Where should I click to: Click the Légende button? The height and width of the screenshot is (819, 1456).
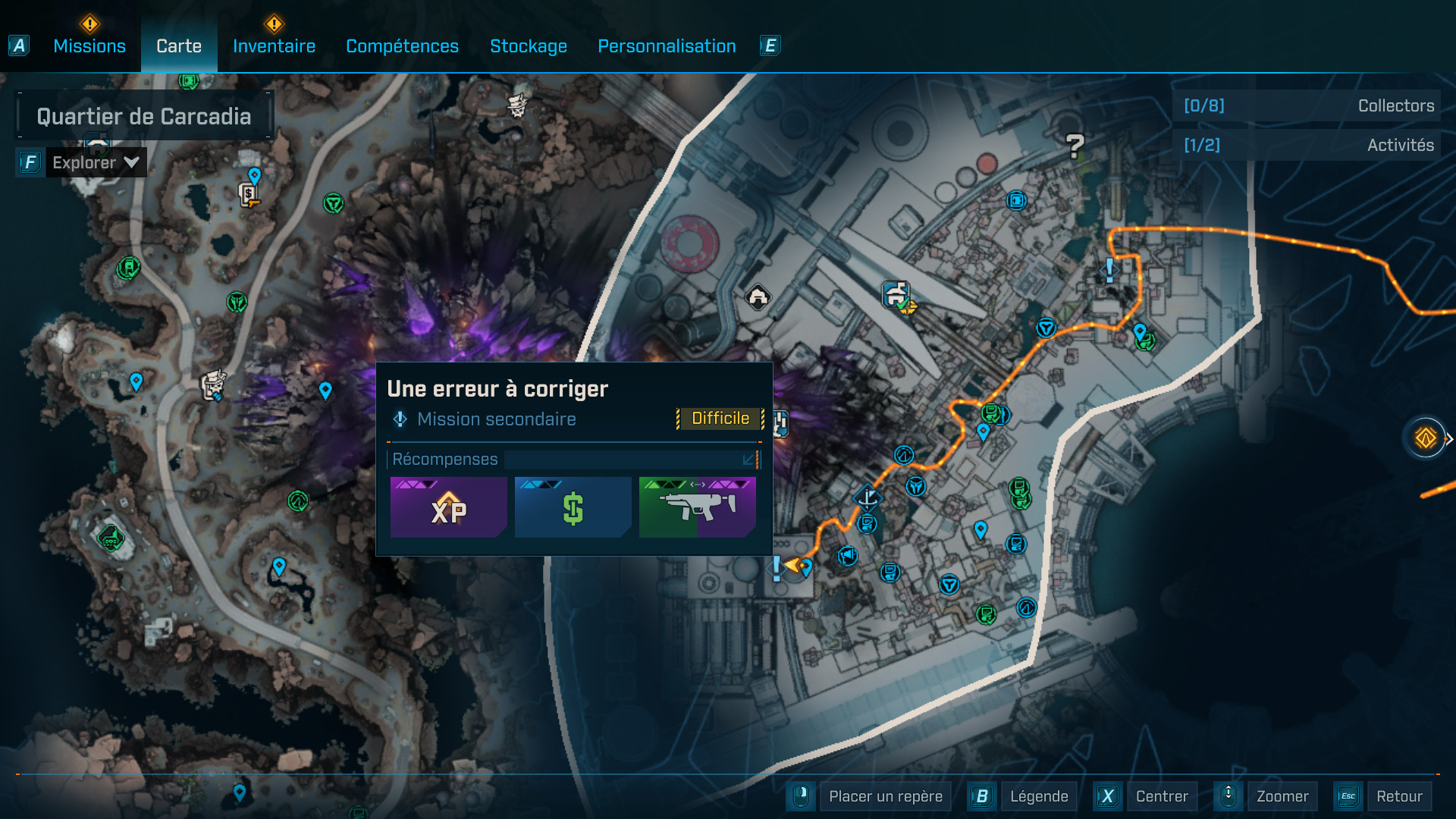[1040, 796]
